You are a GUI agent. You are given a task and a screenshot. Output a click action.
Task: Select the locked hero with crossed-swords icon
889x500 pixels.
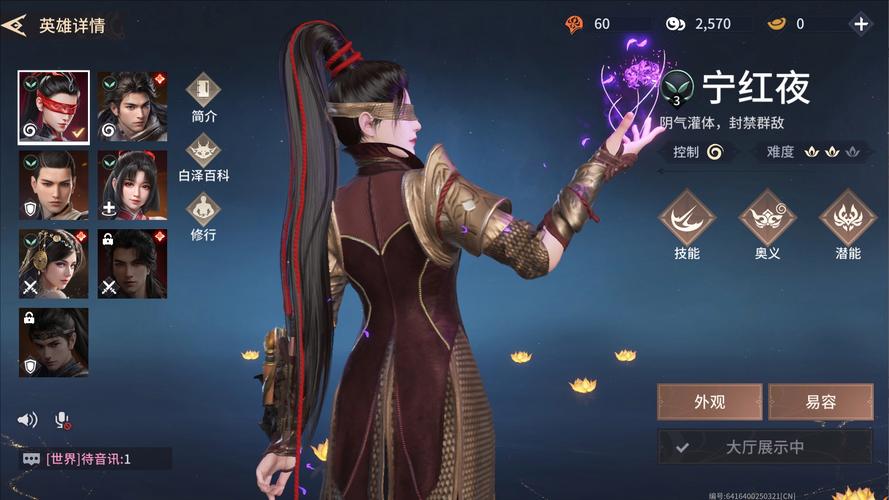pos(133,264)
